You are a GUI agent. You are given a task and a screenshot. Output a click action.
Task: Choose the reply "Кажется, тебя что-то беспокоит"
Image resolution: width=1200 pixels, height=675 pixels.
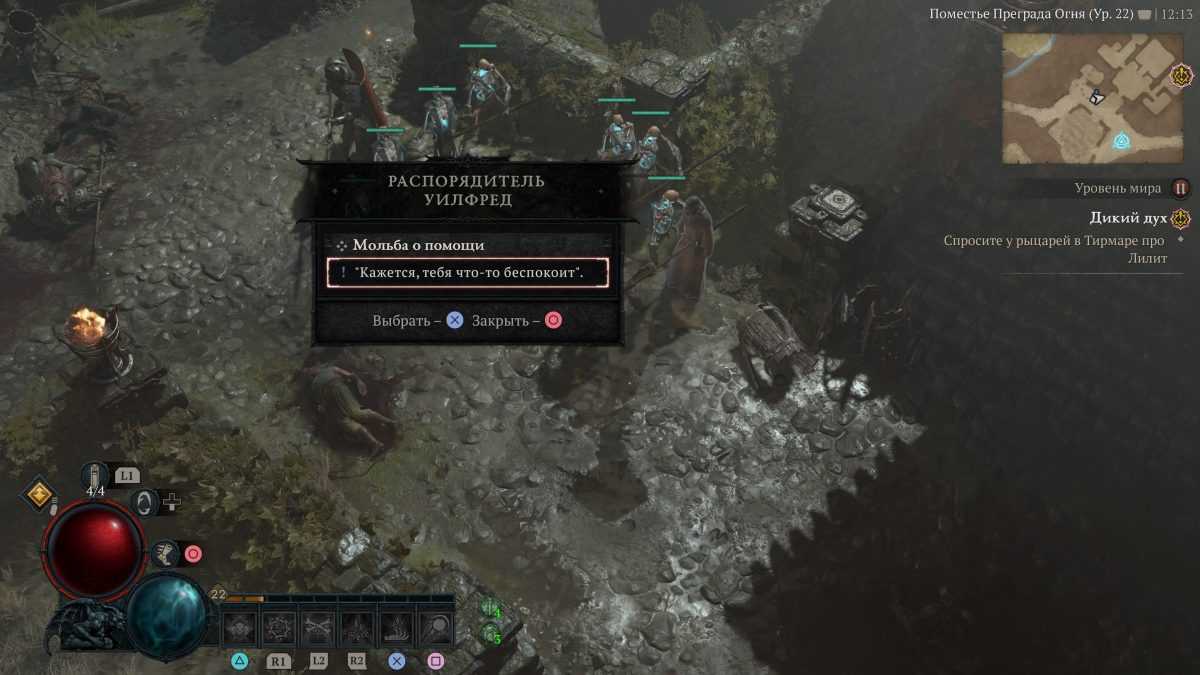tap(467, 272)
